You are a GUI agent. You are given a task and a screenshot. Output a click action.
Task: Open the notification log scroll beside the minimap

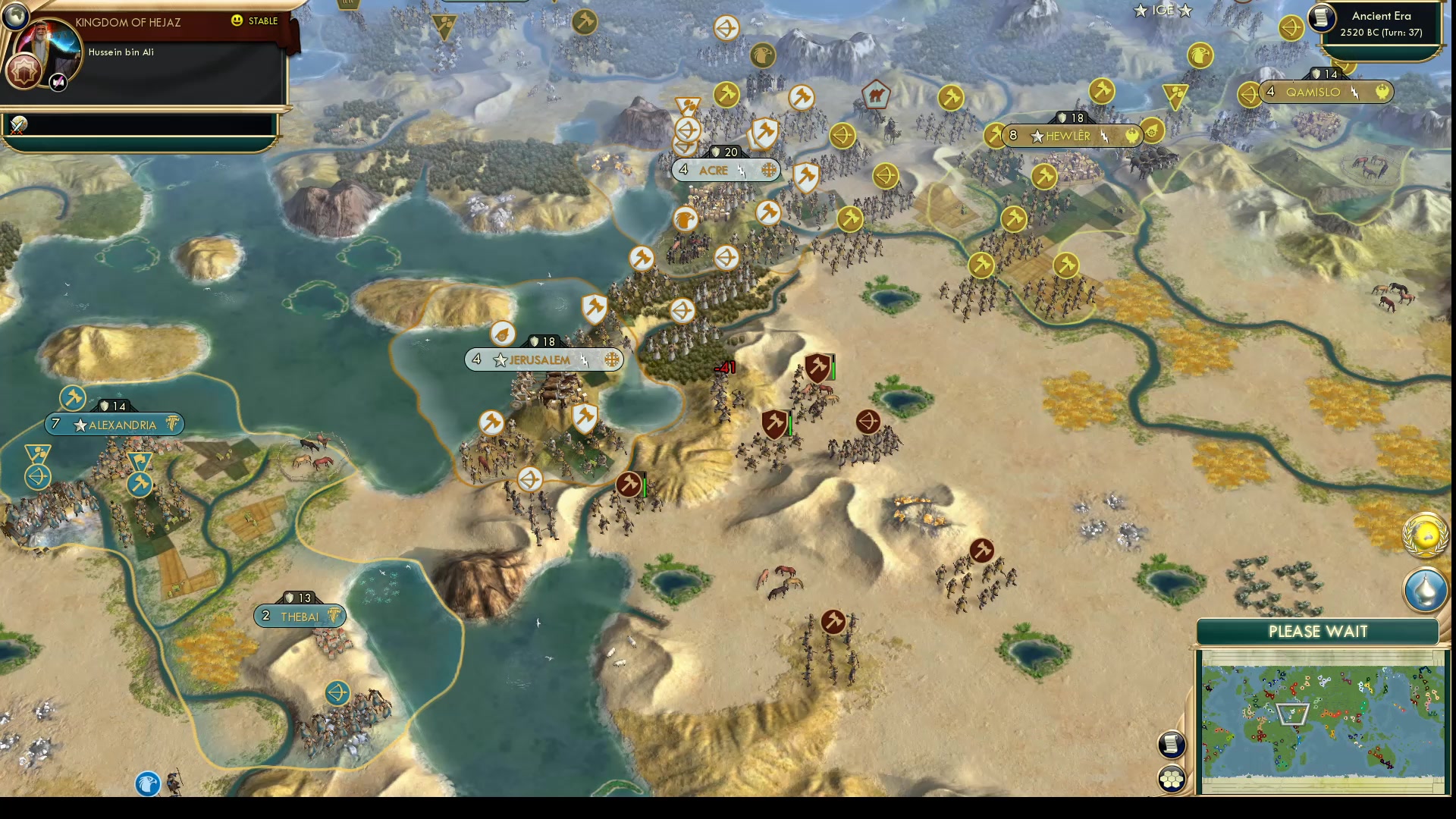[1172, 745]
